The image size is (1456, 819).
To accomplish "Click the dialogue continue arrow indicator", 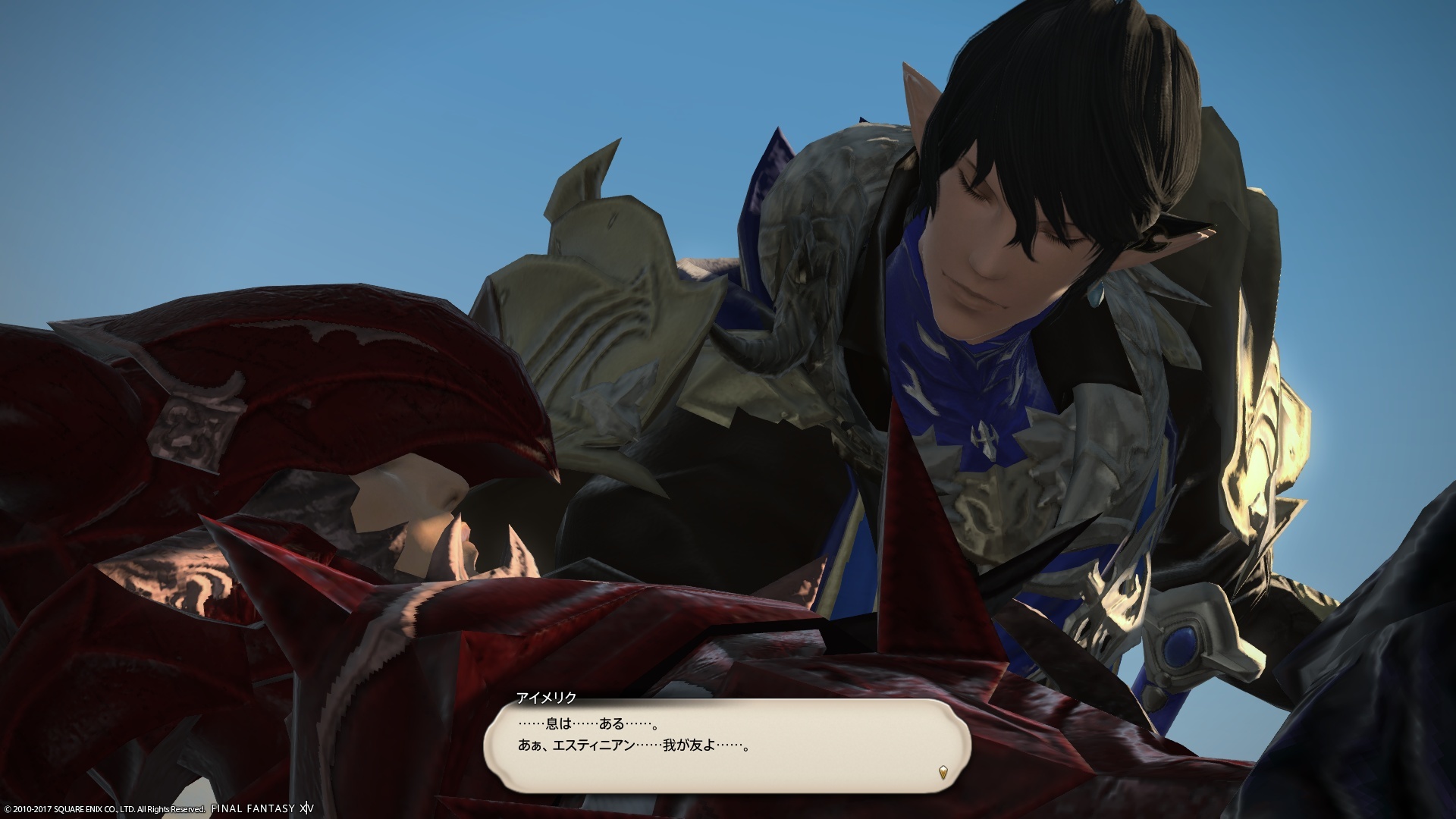I will [943, 773].
